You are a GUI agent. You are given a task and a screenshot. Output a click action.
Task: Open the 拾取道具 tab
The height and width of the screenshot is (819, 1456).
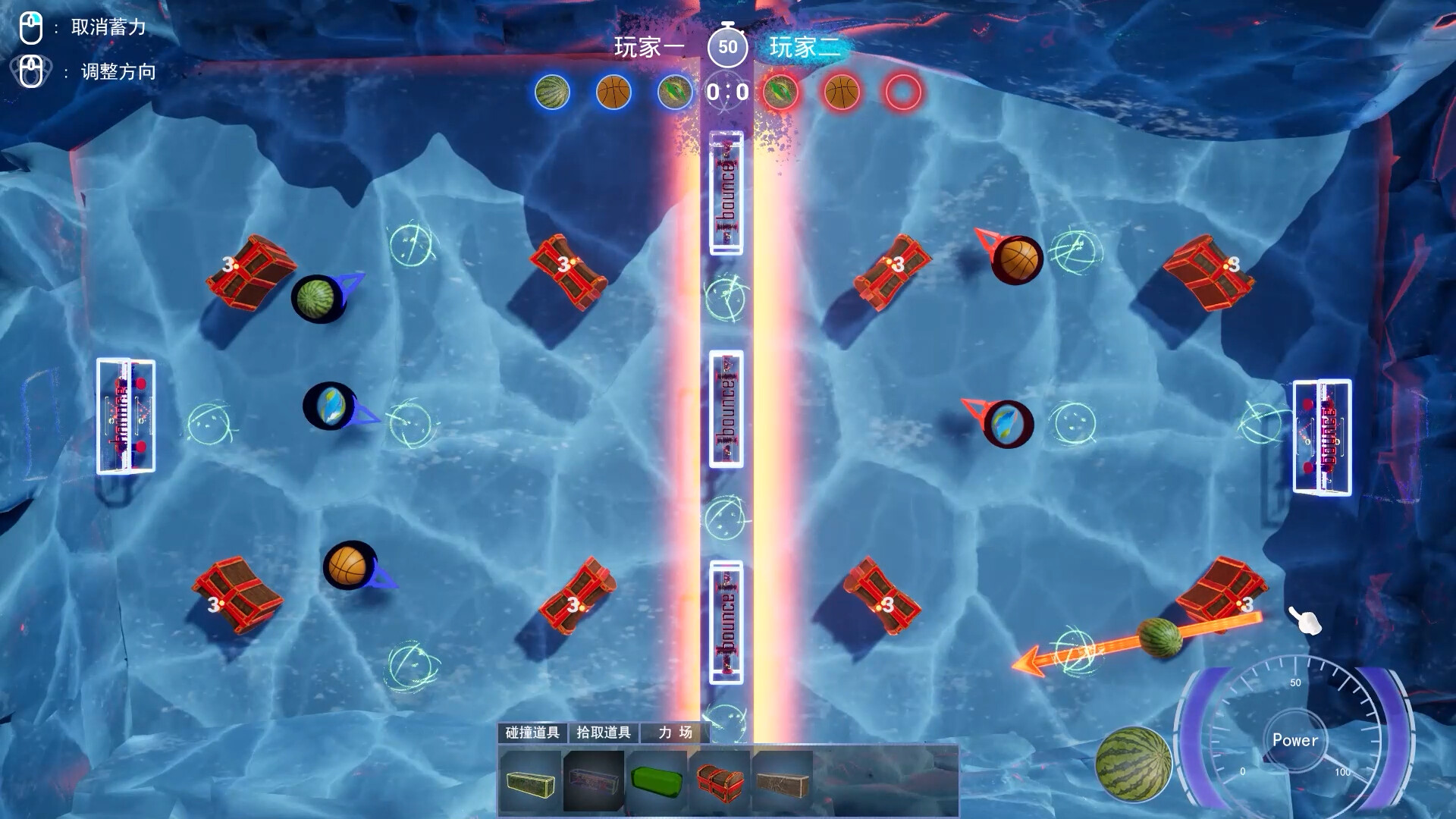(x=604, y=734)
